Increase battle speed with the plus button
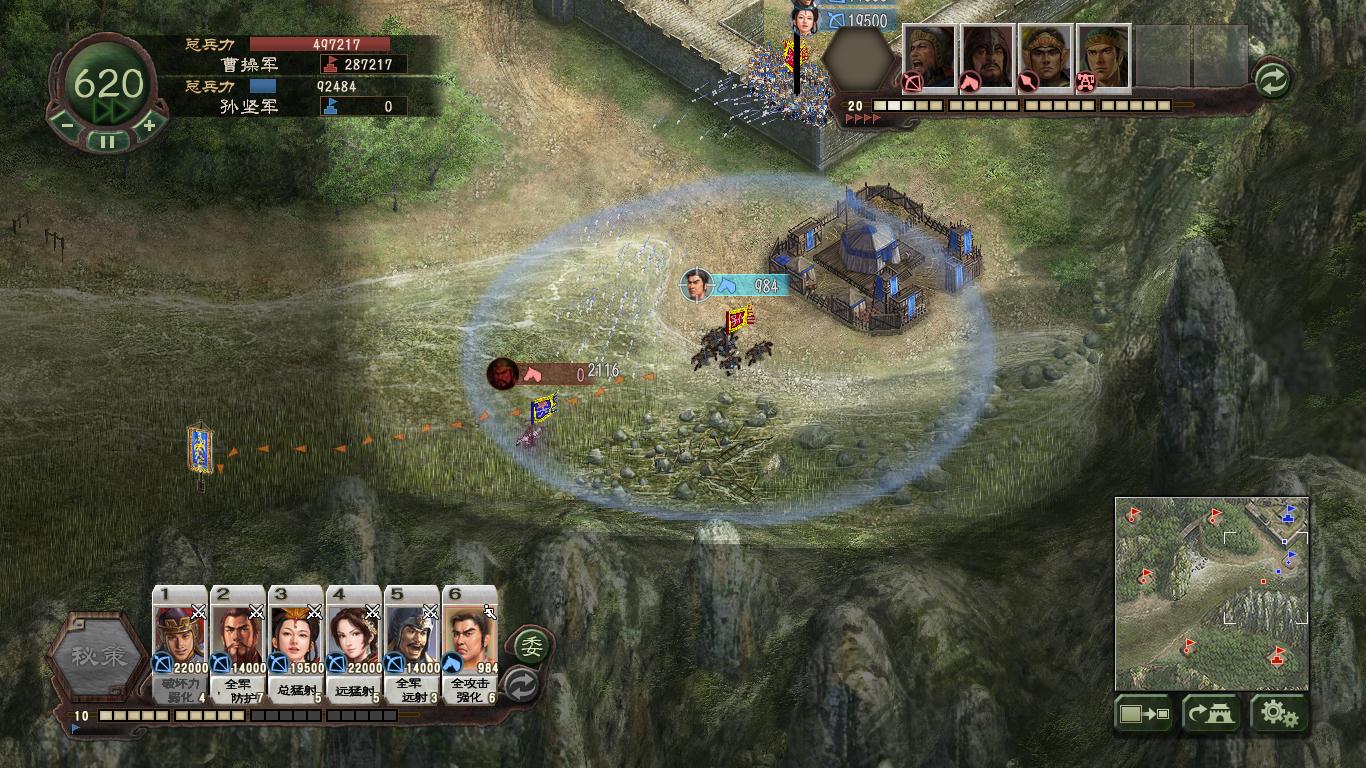This screenshot has width=1366, height=768. click(x=149, y=125)
